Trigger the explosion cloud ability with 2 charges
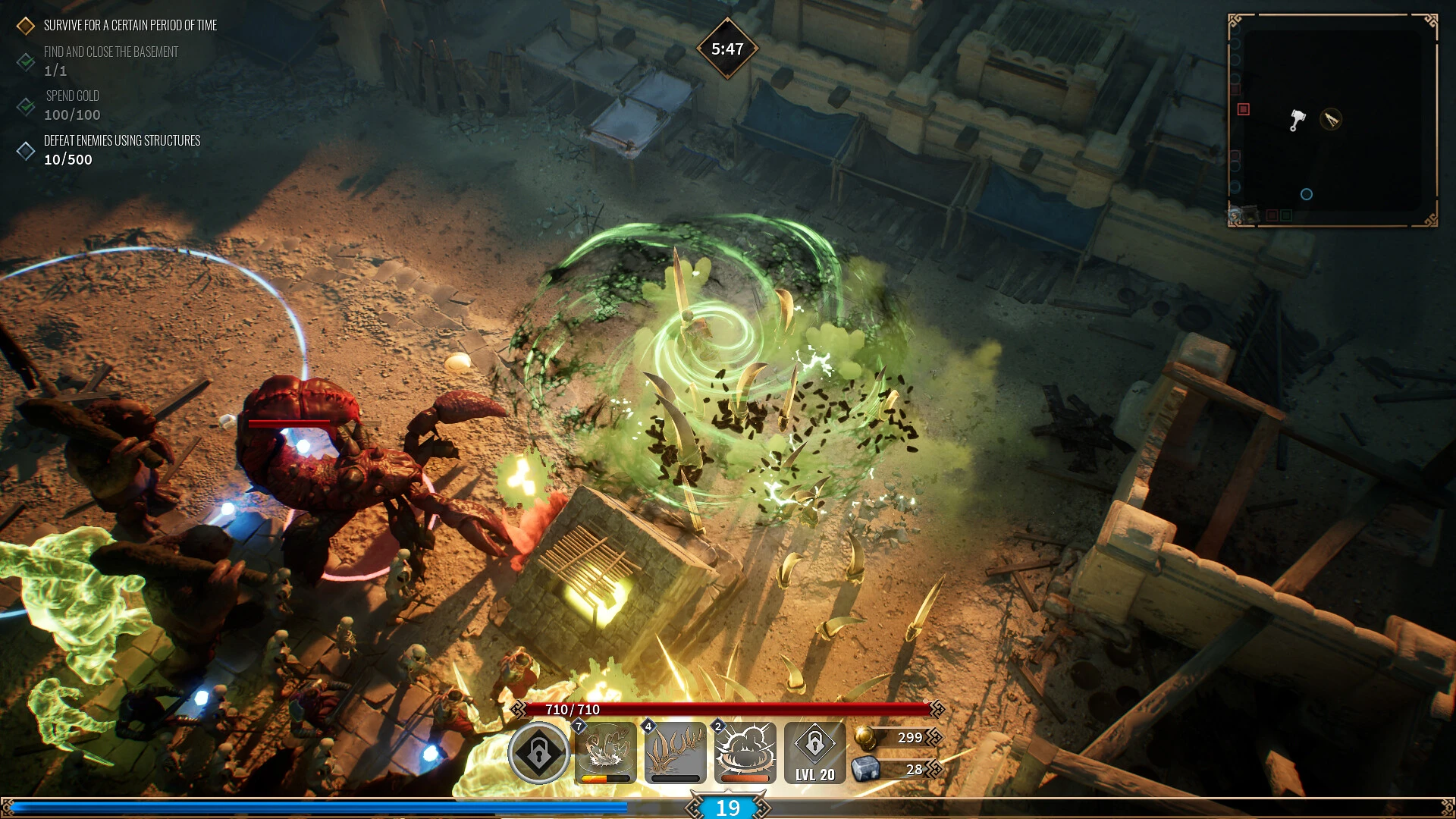The image size is (1456, 819). pyautogui.click(x=745, y=752)
